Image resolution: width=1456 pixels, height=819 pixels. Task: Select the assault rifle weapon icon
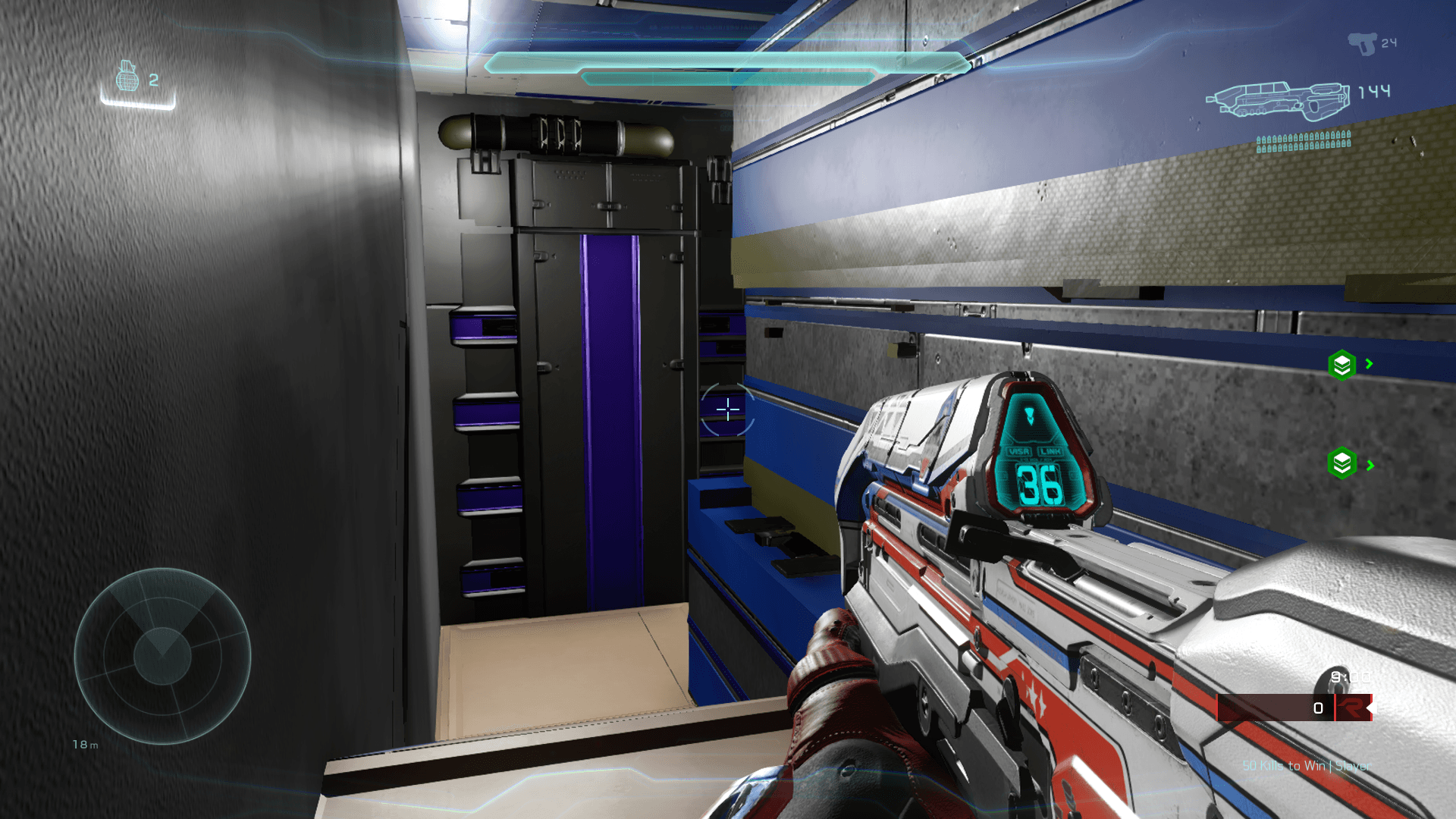coord(1279,99)
